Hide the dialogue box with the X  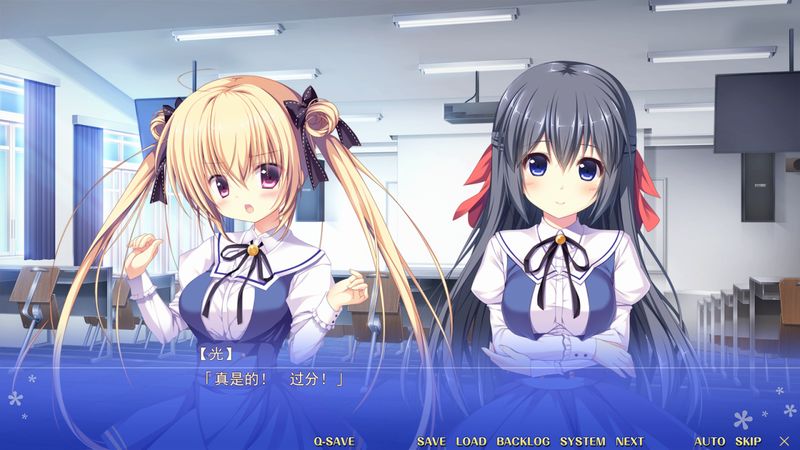(x=784, y=441)
